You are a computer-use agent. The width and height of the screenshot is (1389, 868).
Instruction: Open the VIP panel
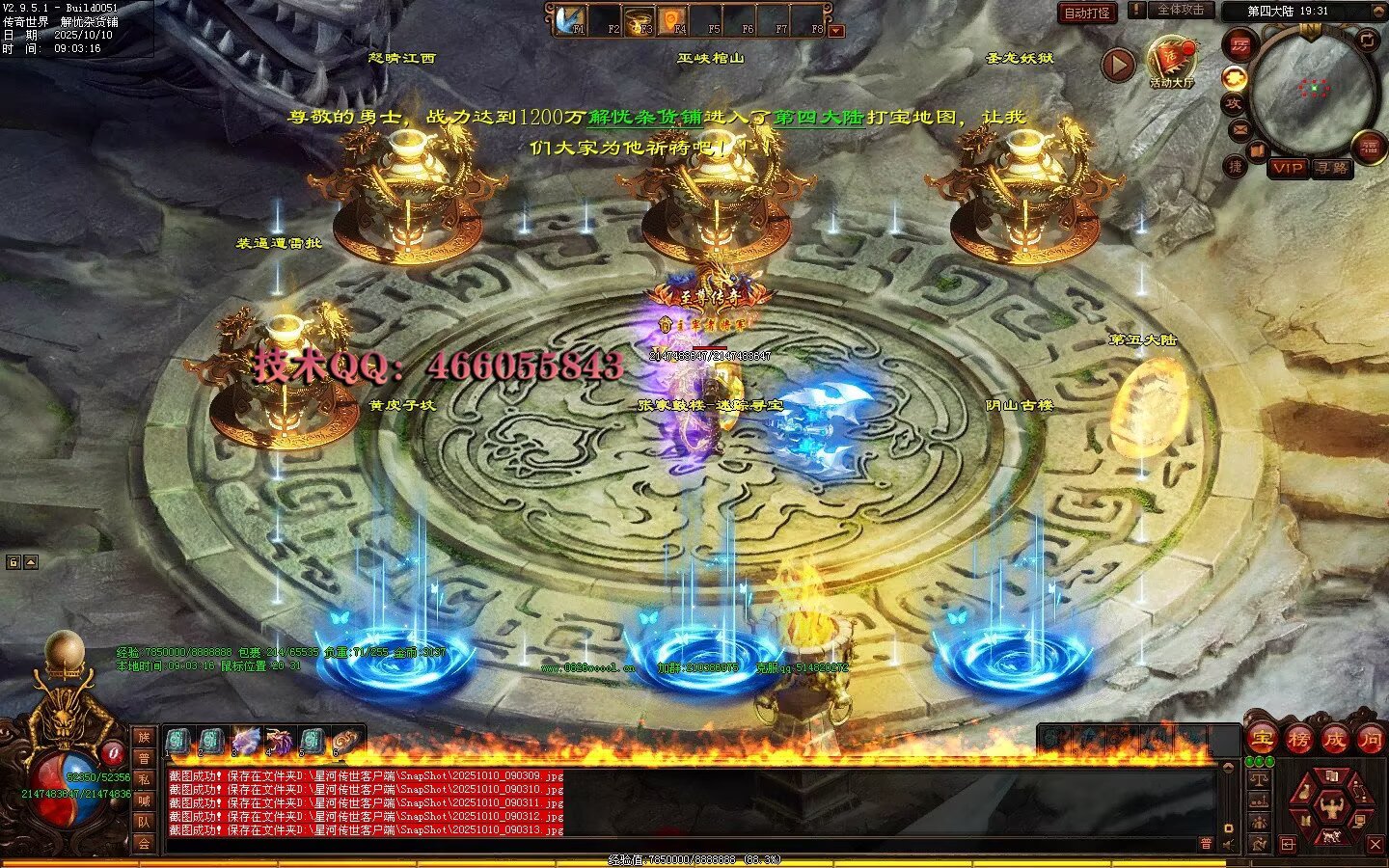coord(1287,168)
